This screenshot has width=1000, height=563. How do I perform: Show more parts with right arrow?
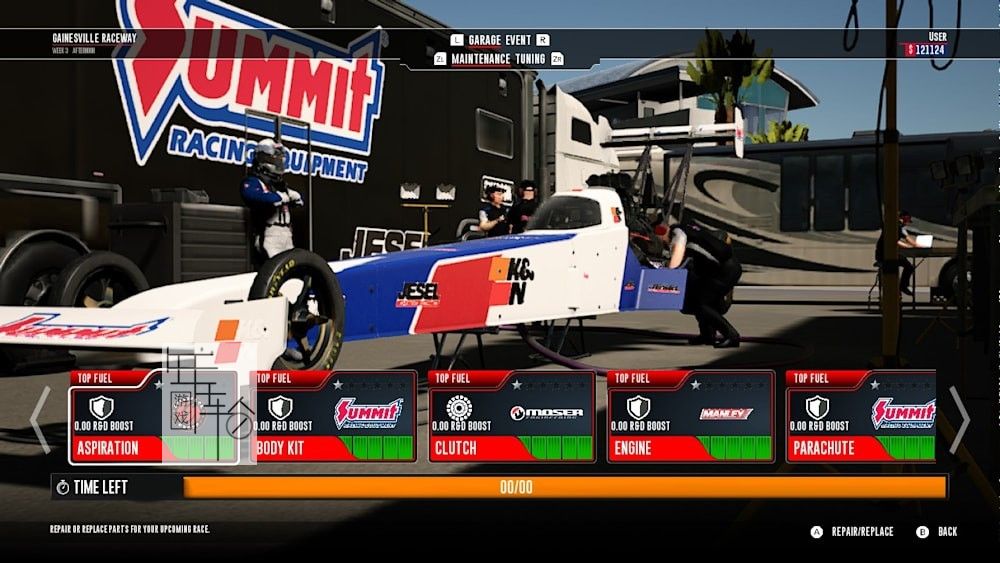click(x=958, y=418)
